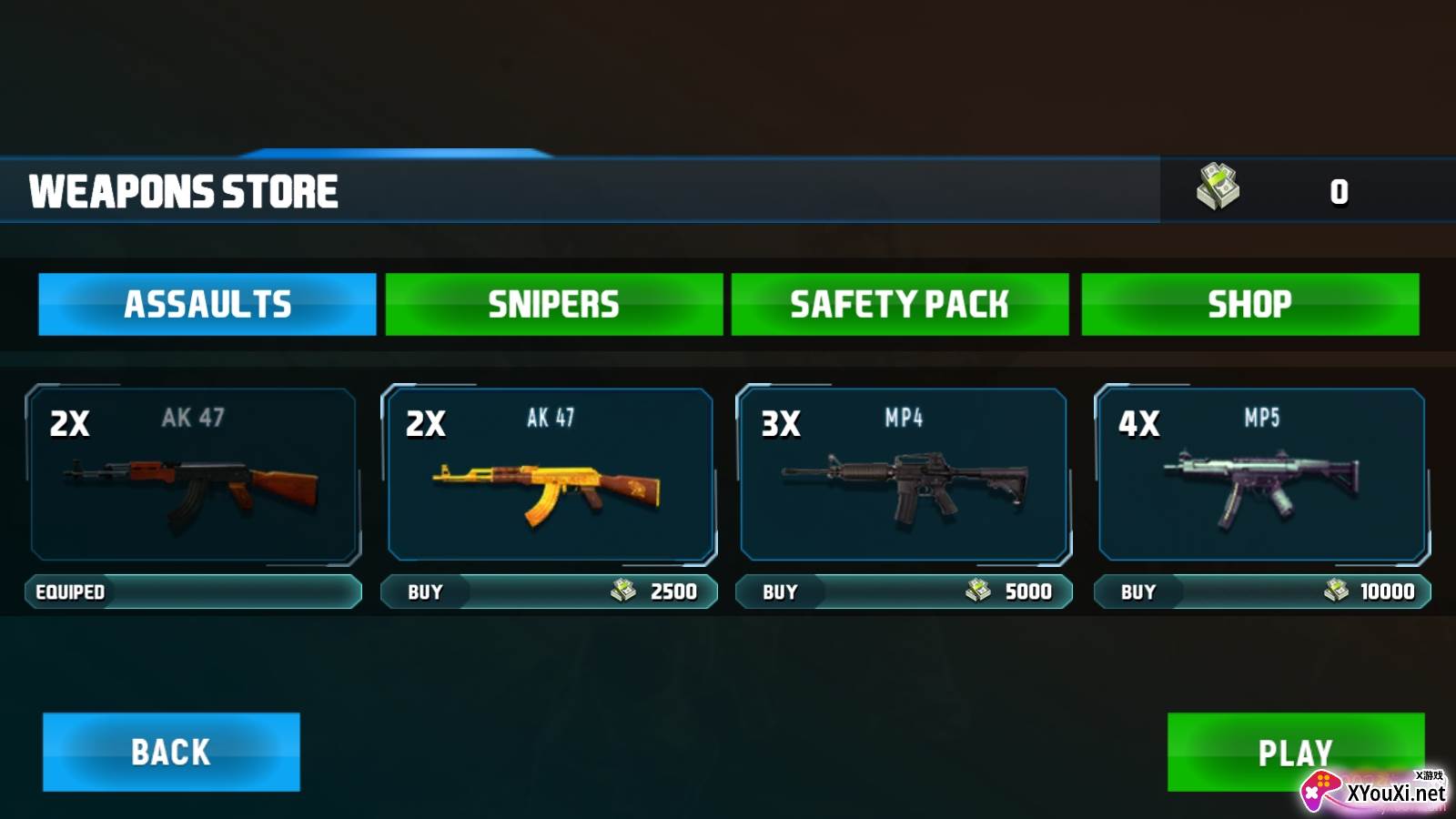Switch to the Assaults tab
The width and height of the screenshot is (1456, 819).
pos(207,304)
